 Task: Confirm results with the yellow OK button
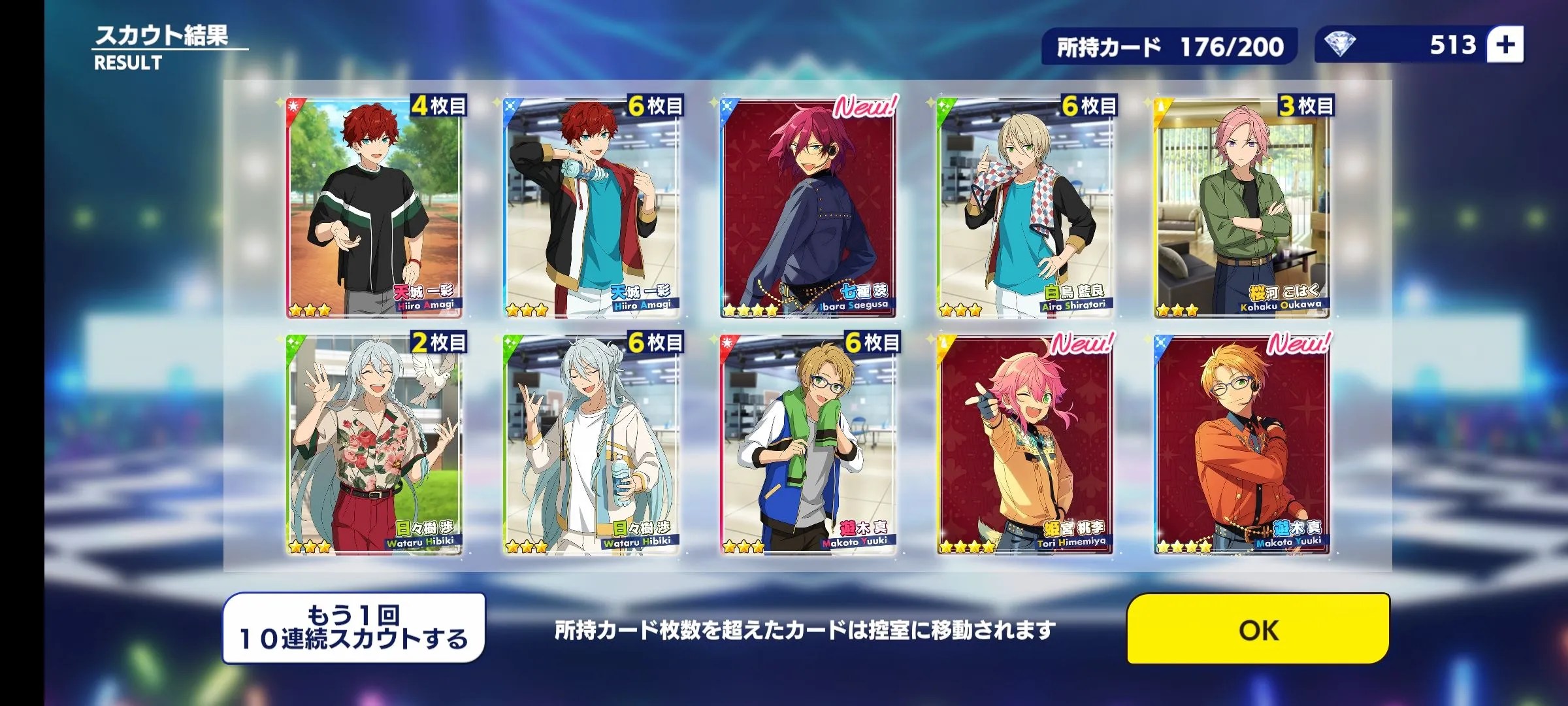[1258, 629]
